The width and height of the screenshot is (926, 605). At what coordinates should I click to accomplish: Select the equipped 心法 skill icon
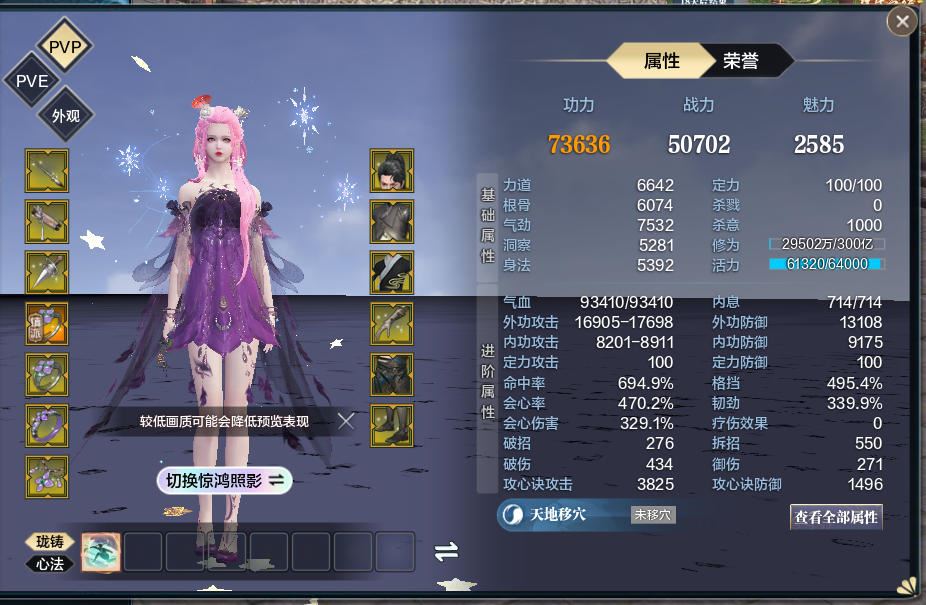pyautogui.click(x=101, y=552)
